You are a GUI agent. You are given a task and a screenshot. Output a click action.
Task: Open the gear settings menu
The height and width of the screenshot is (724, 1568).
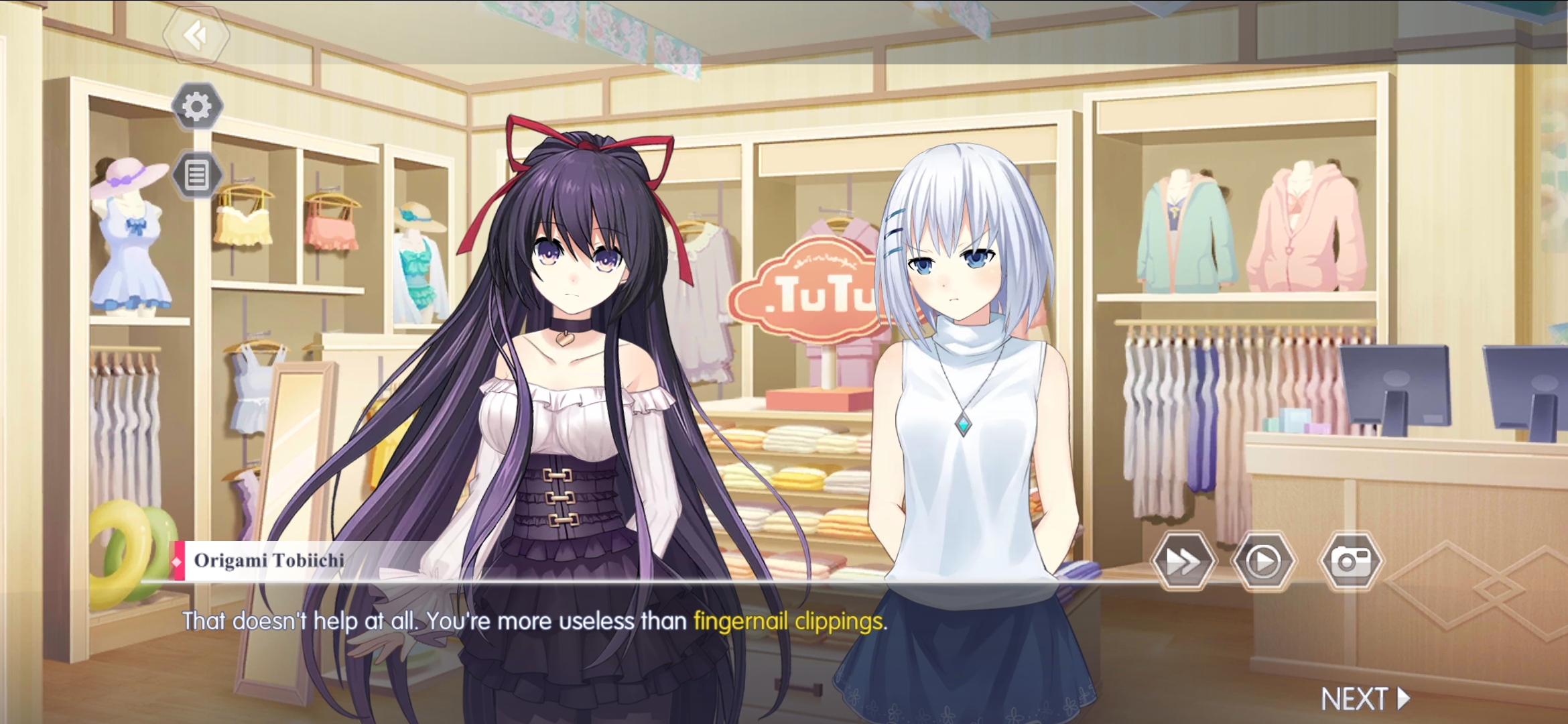pyautogui.click(x=196, y=106)
